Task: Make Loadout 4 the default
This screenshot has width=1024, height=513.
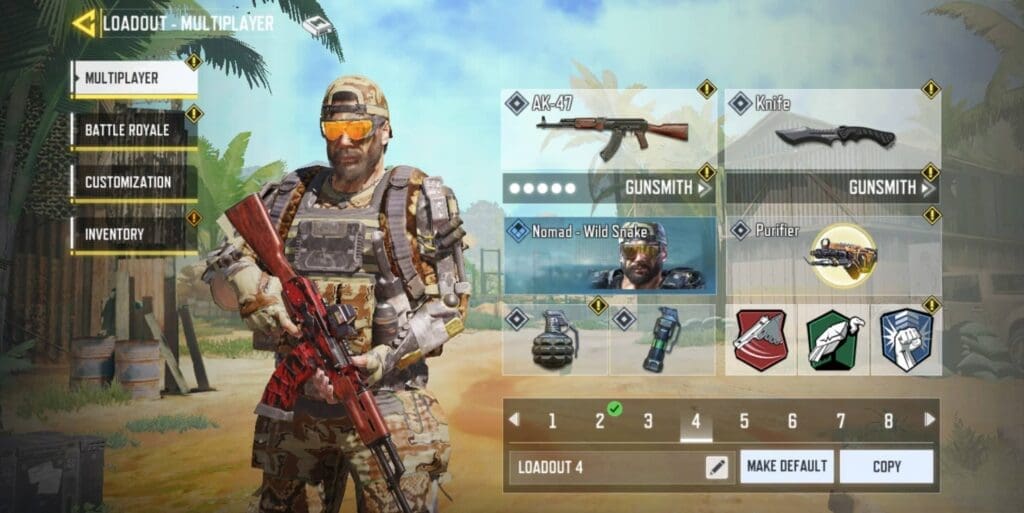Action: 786,466
